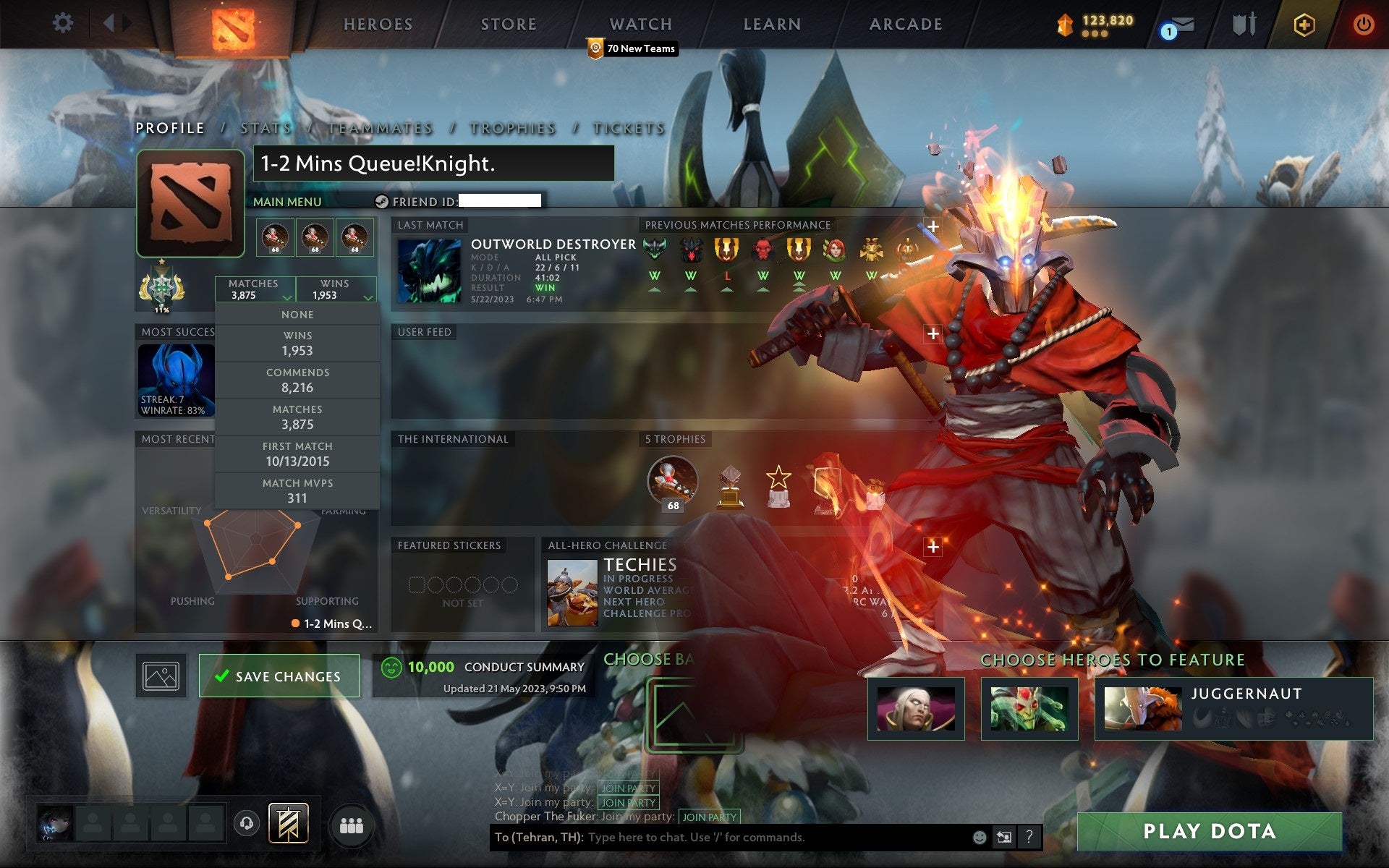The image size is (1389, 868).
Task: Open the settings gear menu
Action: pyautogui.click(x=64, y=23)
